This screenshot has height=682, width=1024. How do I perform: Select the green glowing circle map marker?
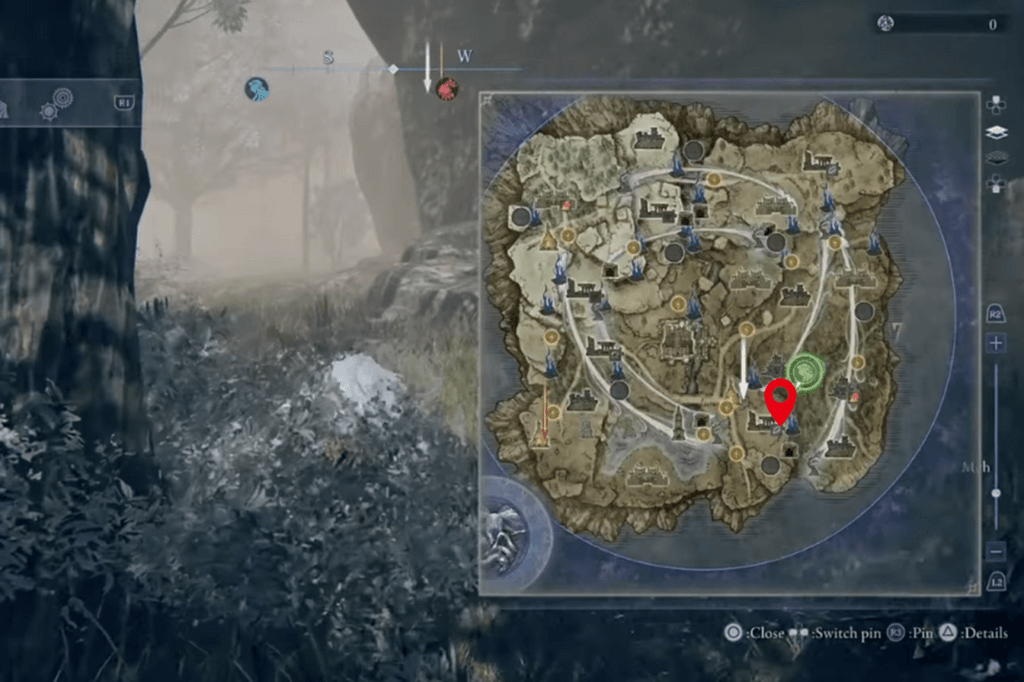803,370
